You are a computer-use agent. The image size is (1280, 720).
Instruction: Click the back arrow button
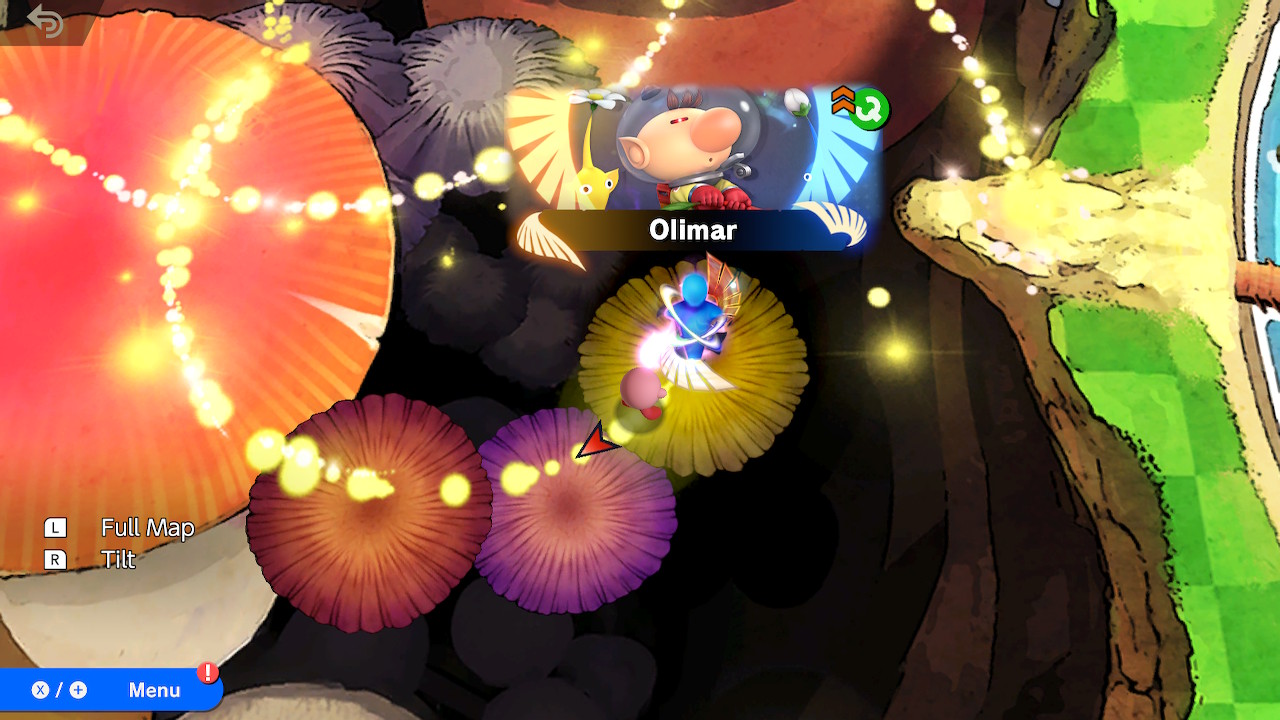tap(45, 21)
